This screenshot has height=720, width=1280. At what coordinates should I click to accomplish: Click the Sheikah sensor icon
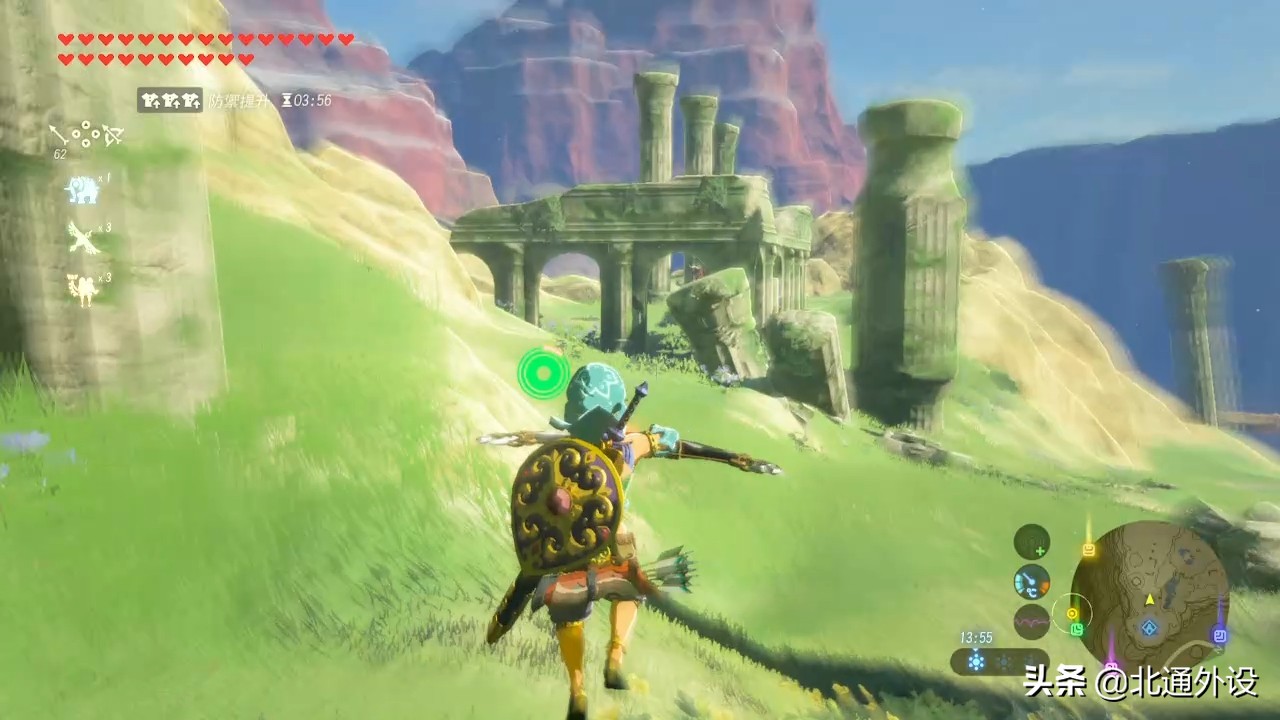coord(1032,543)
